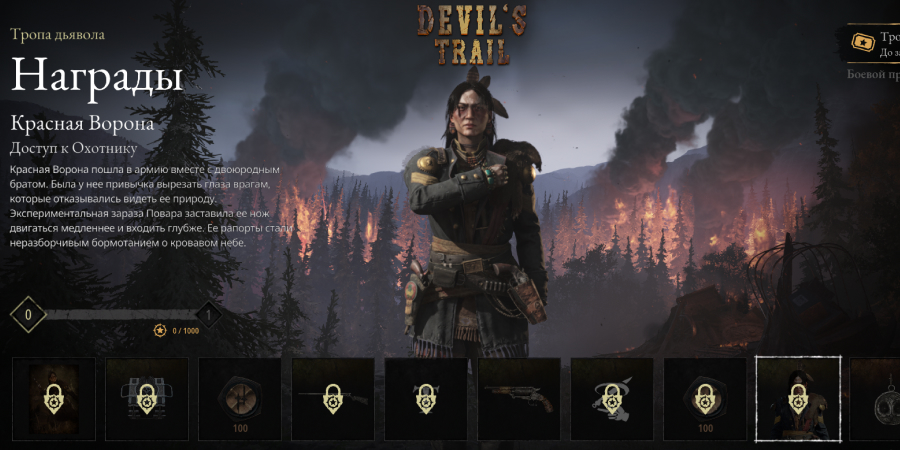
Task: Open the Devil's Trail battle pass banner
Action: tap(872, 45)
